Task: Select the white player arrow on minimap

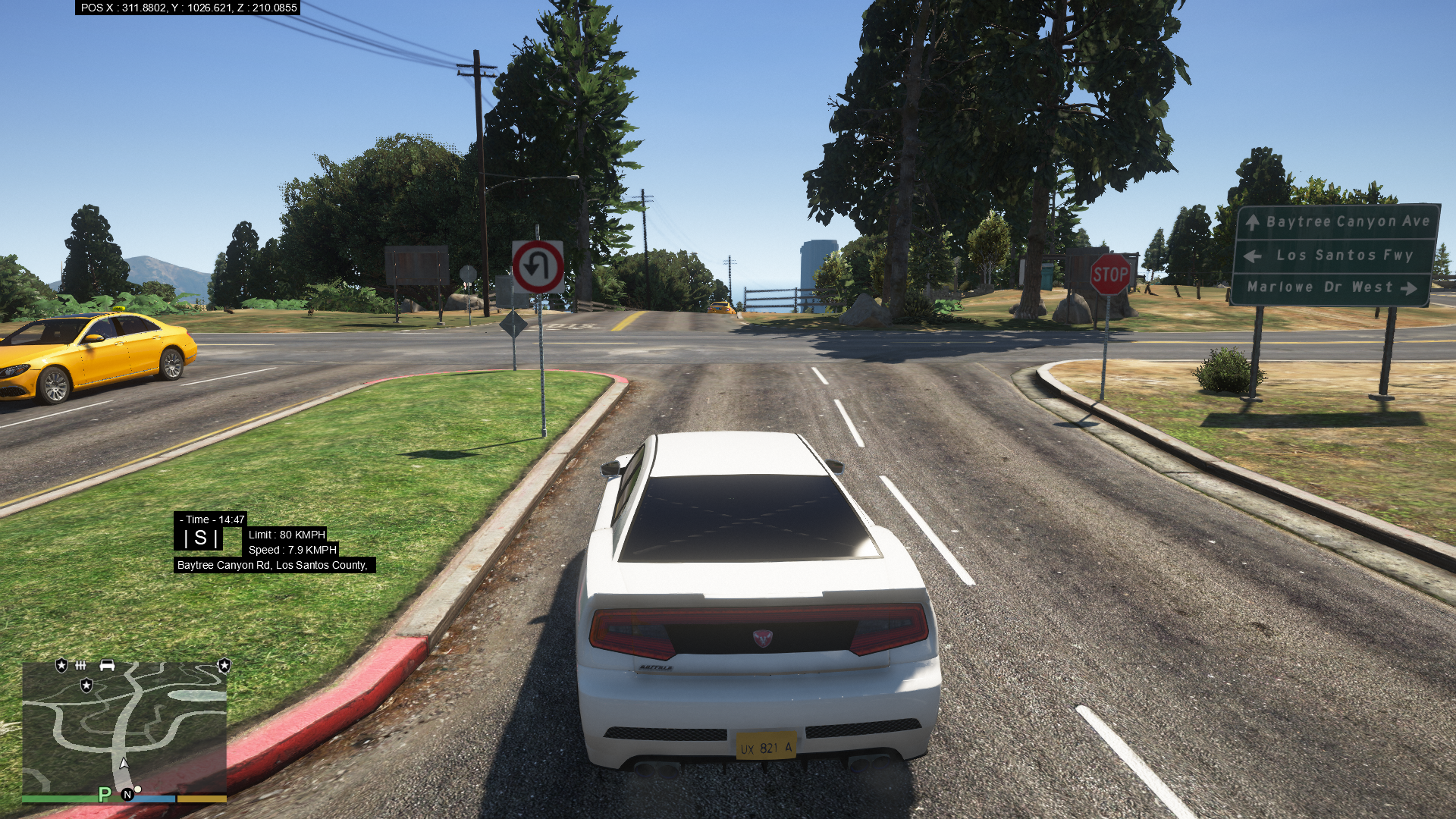Action: pyautogui.click(x=124, y=764)
